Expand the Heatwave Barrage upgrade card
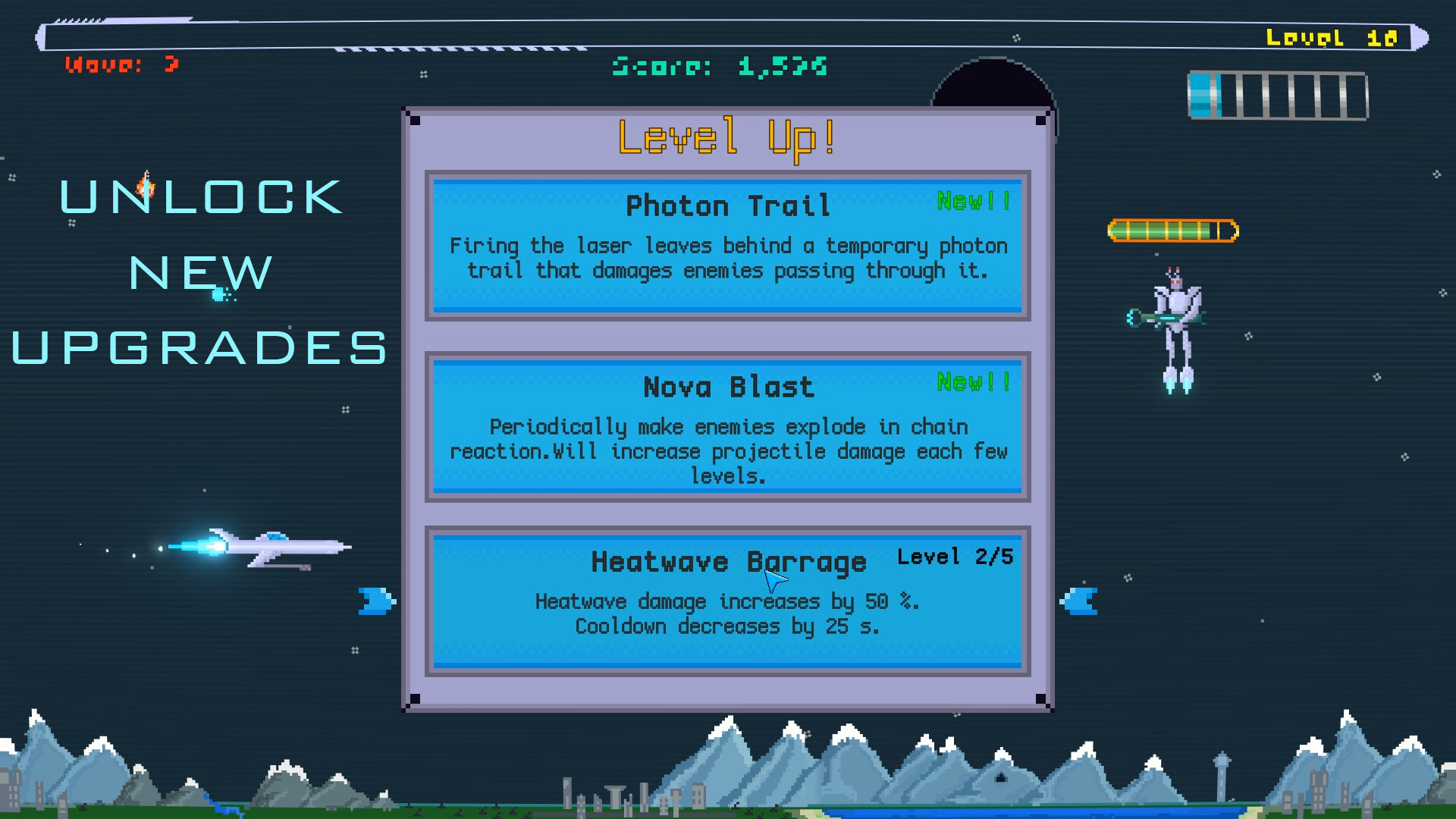 click(x=726, y=599)
